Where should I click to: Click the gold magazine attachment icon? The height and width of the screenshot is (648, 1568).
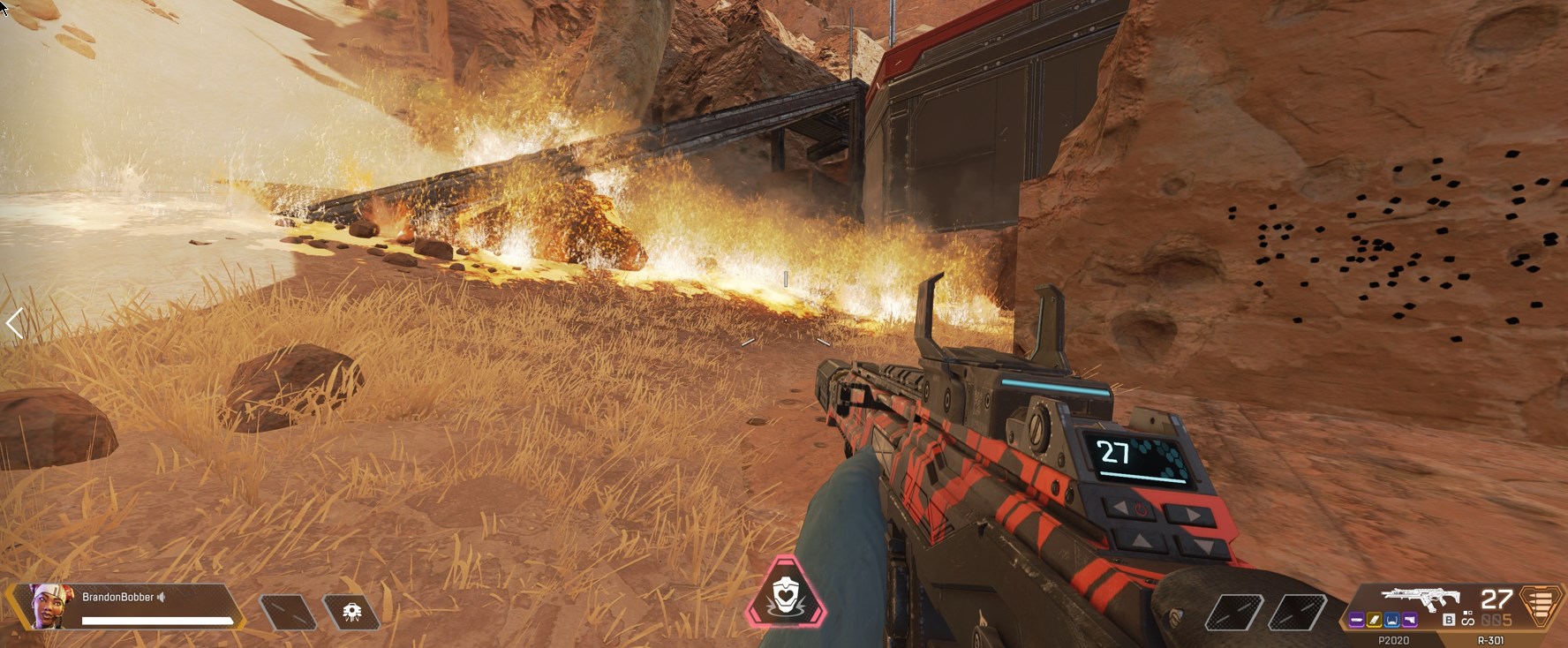coord(1375,620)
